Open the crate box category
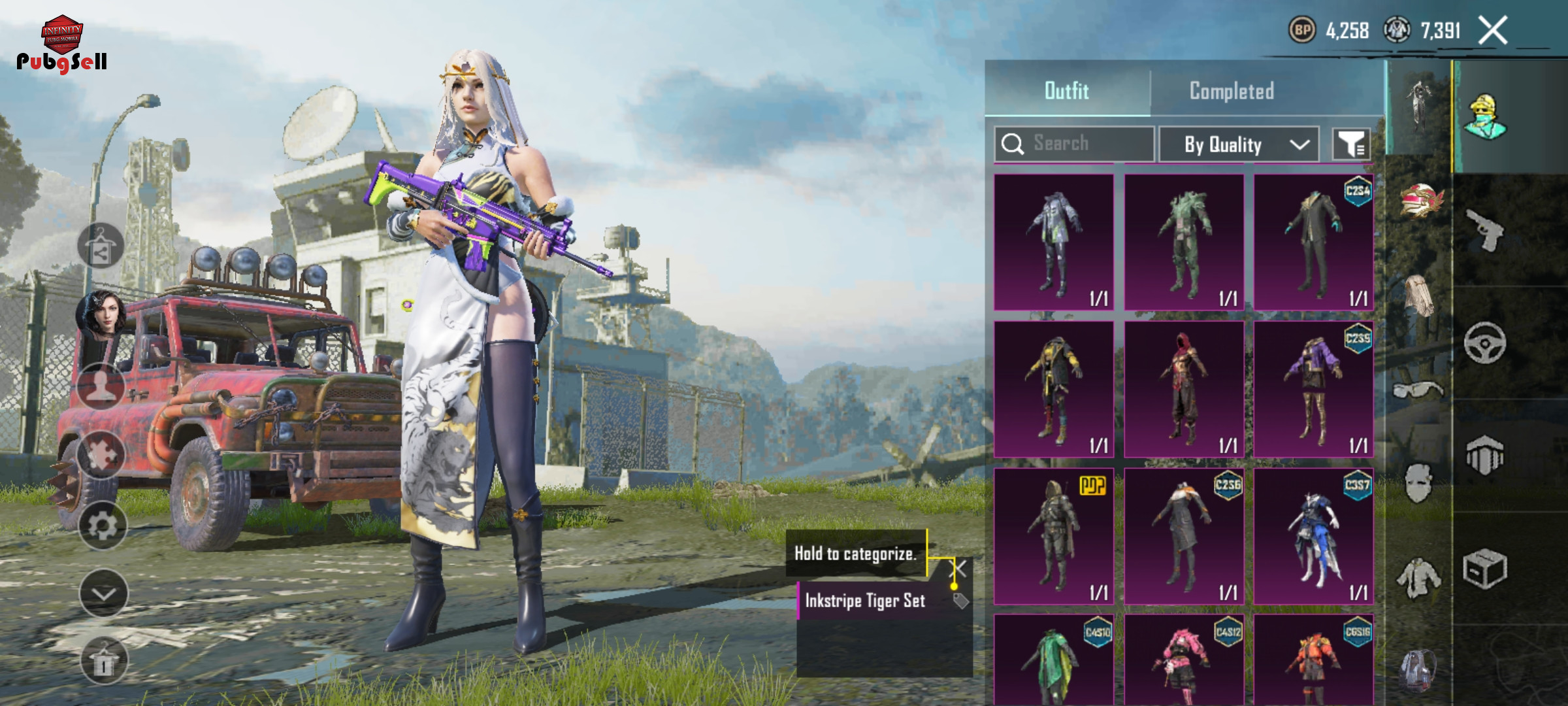The height and width of the screenshot is (706, 1568). 1485,569
